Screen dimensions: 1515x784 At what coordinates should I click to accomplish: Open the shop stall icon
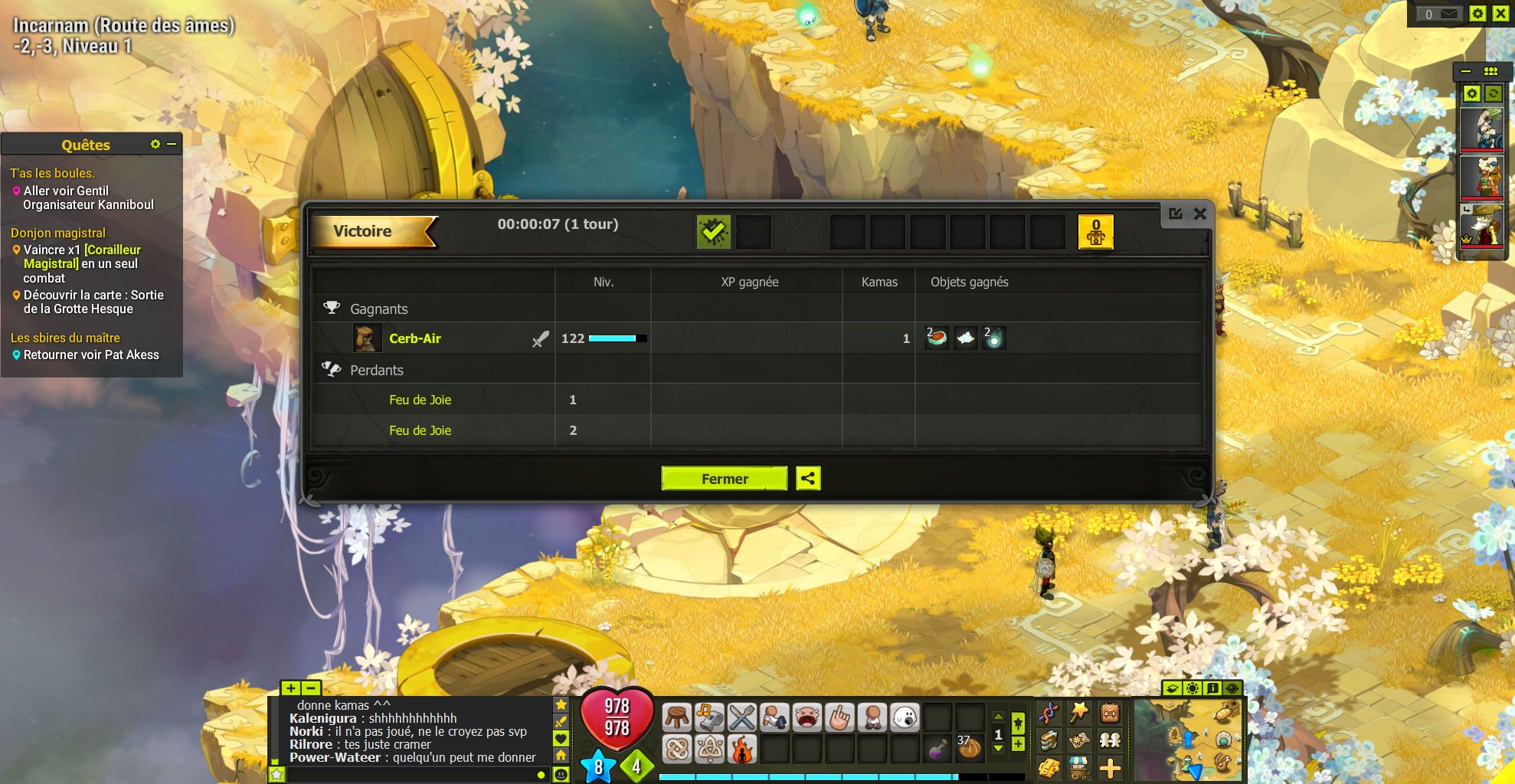[x=1078, y=766]
